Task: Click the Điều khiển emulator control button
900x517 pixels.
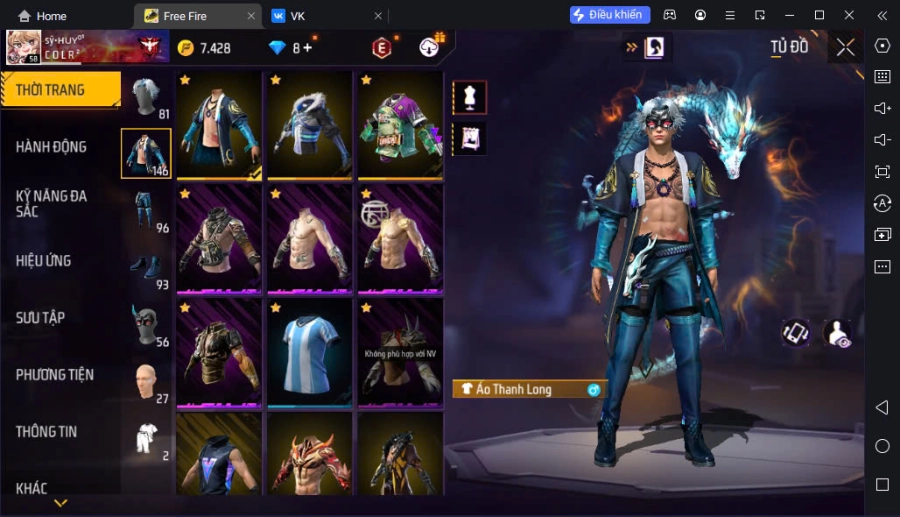Action: coord(610,15)
